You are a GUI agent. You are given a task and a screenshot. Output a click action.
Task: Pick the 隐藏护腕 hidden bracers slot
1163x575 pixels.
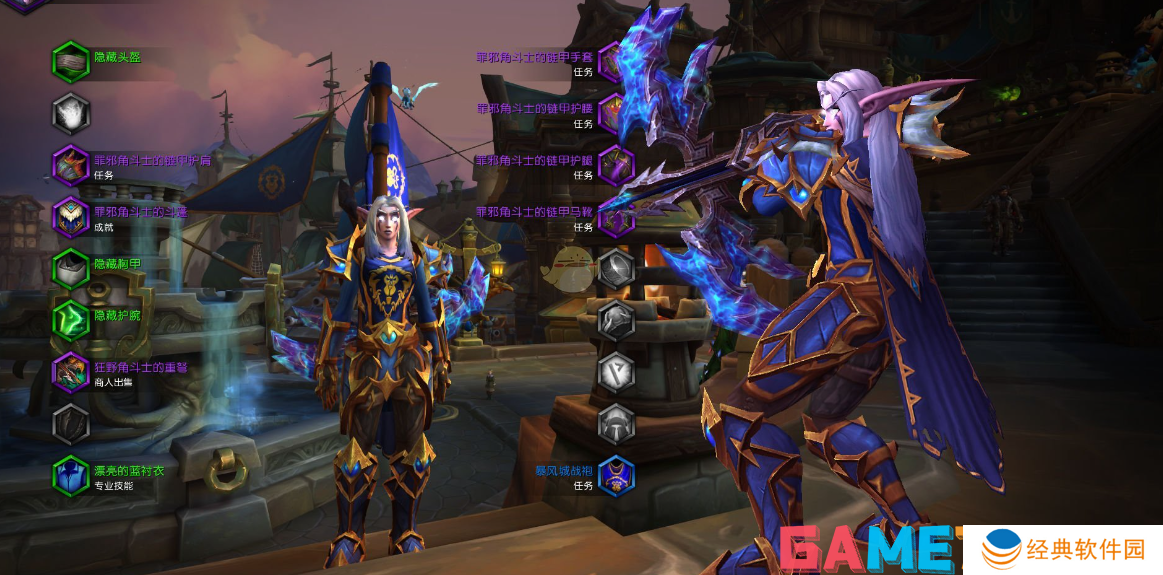(71, 320)
